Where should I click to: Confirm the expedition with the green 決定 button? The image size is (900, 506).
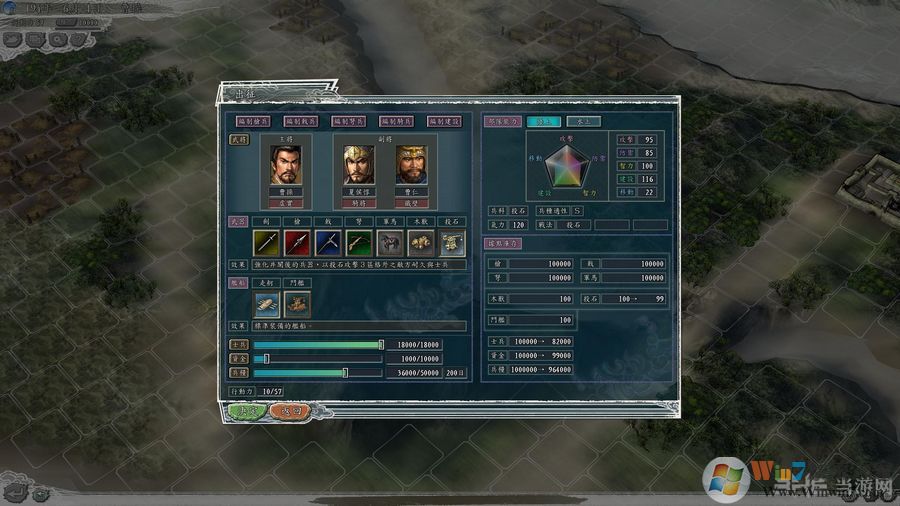(x=245, y=411)
